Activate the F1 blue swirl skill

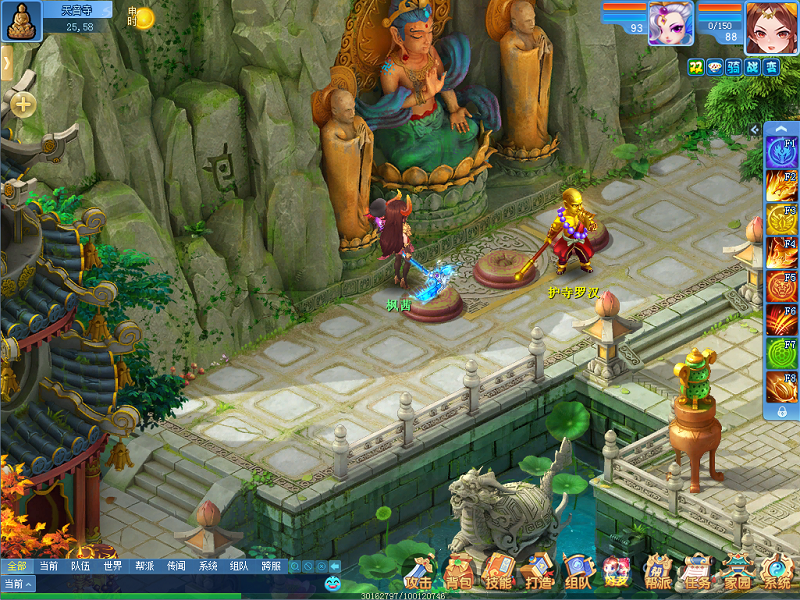point(780,152)
